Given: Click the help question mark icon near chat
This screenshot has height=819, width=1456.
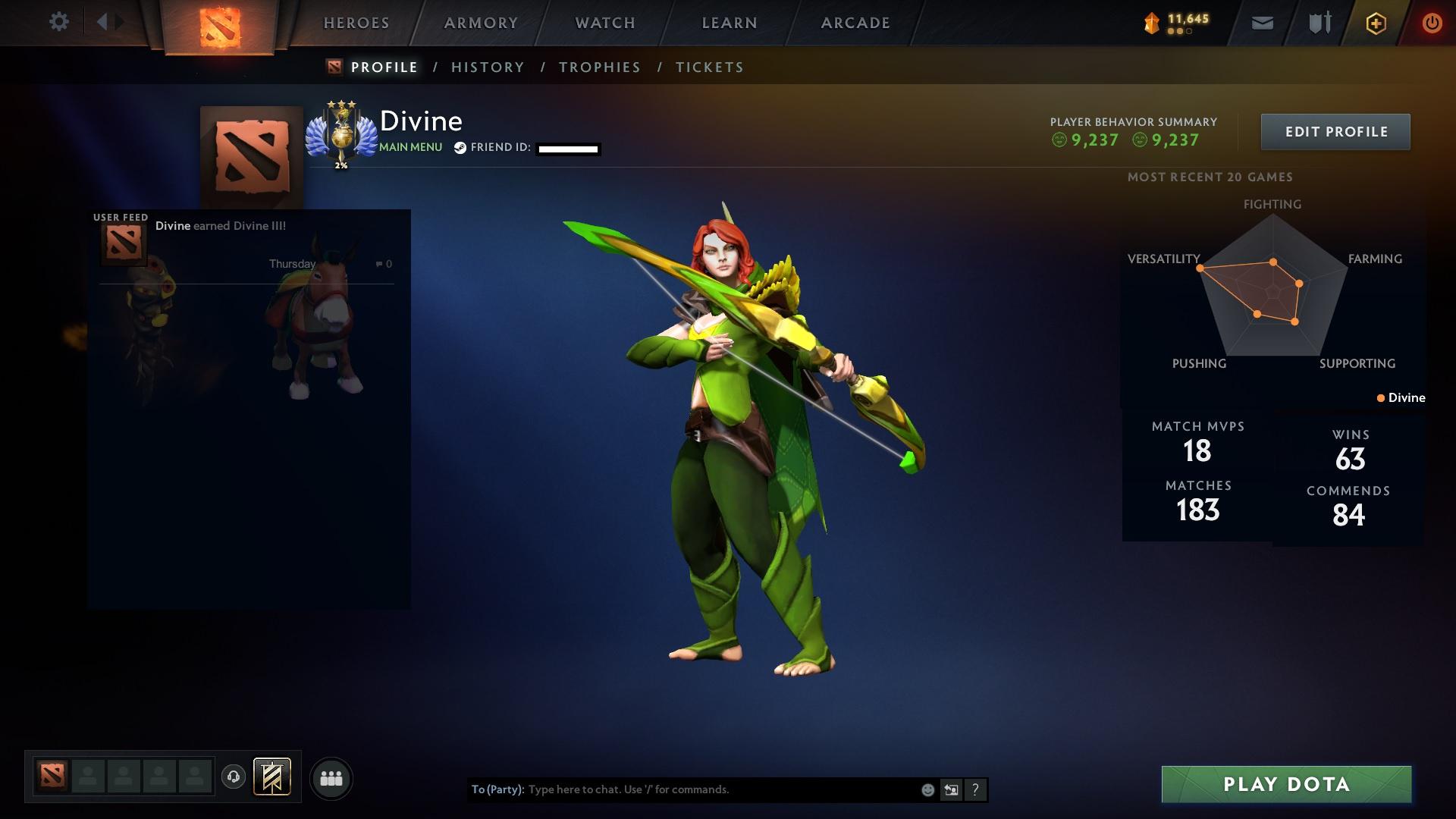Looking at the screenshot, I should [x=974, y=789].
